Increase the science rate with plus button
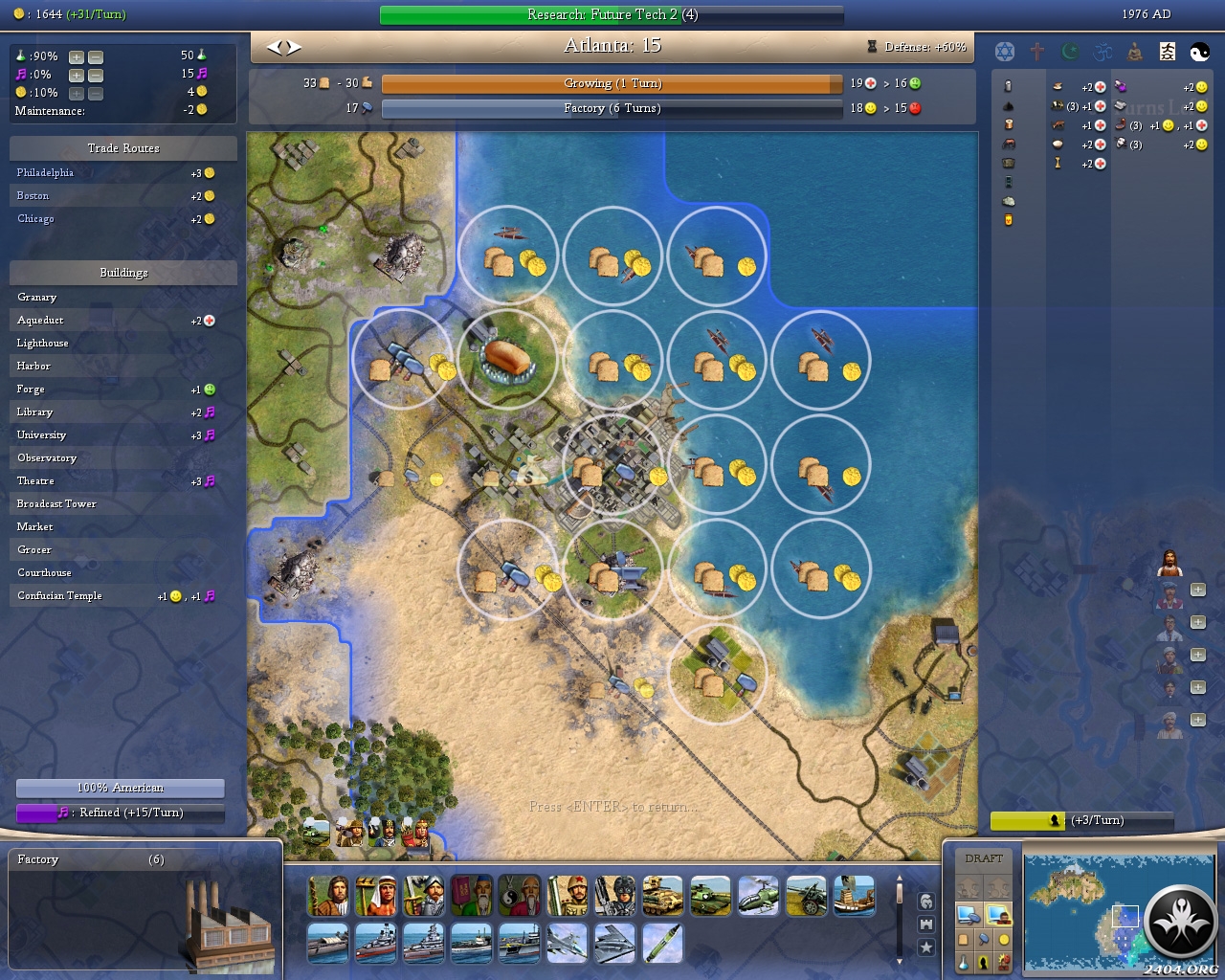Image resolution: width=1225 pixels, height=980 pixels. [x=77, y=56]
